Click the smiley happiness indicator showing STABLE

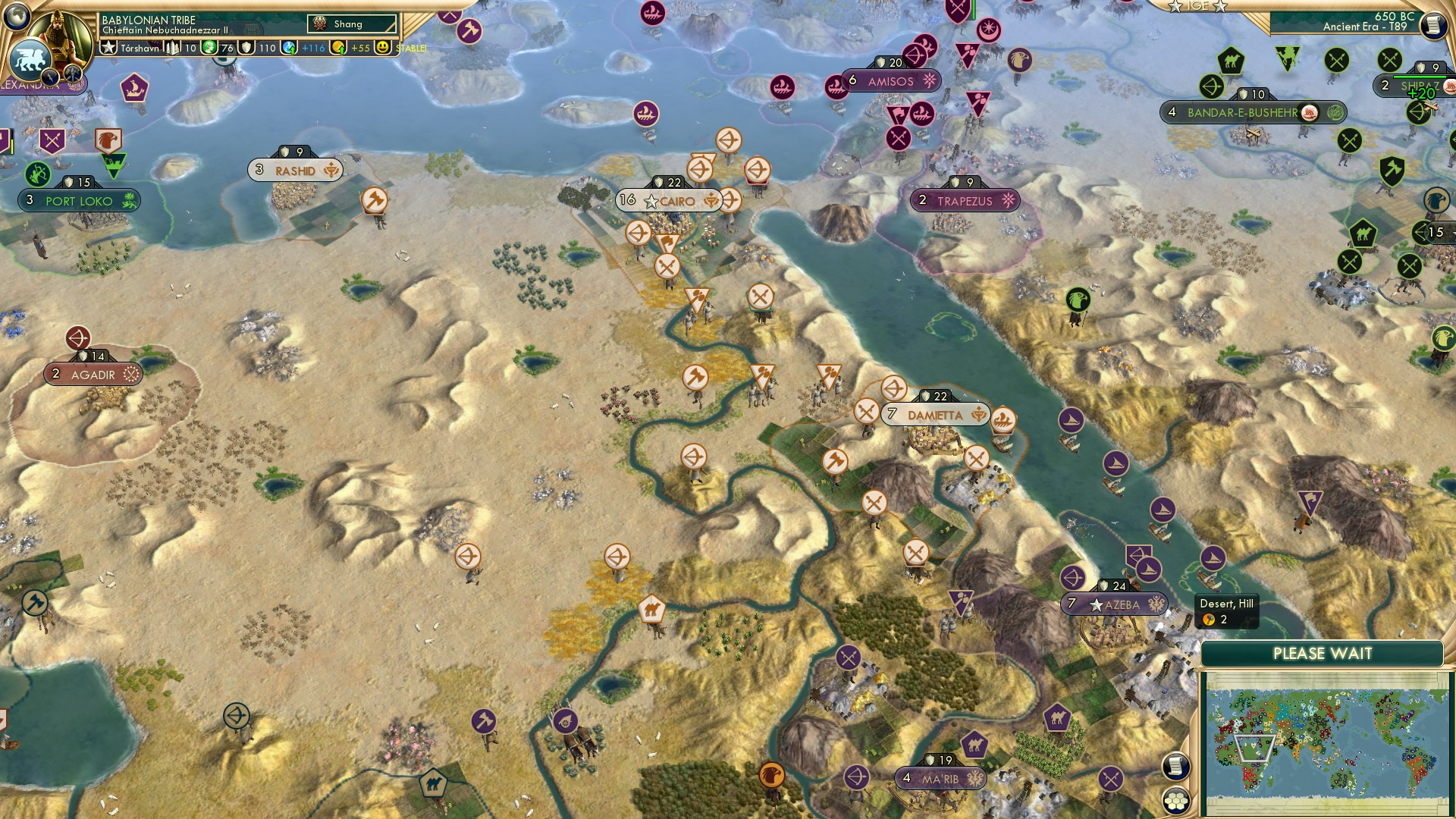(x=384, y=47)
